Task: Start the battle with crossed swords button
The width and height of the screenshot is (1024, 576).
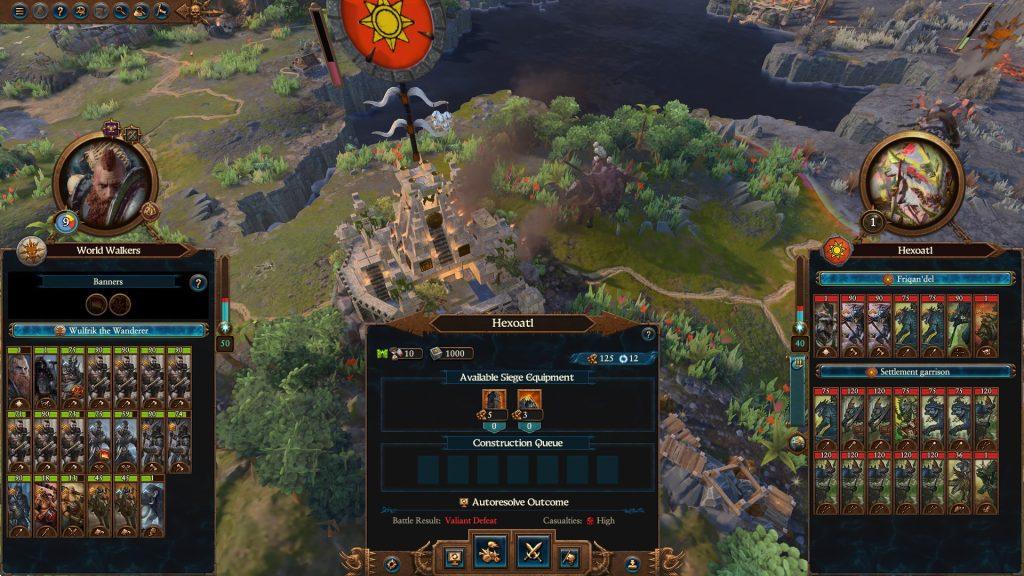Action: point(532,552)
